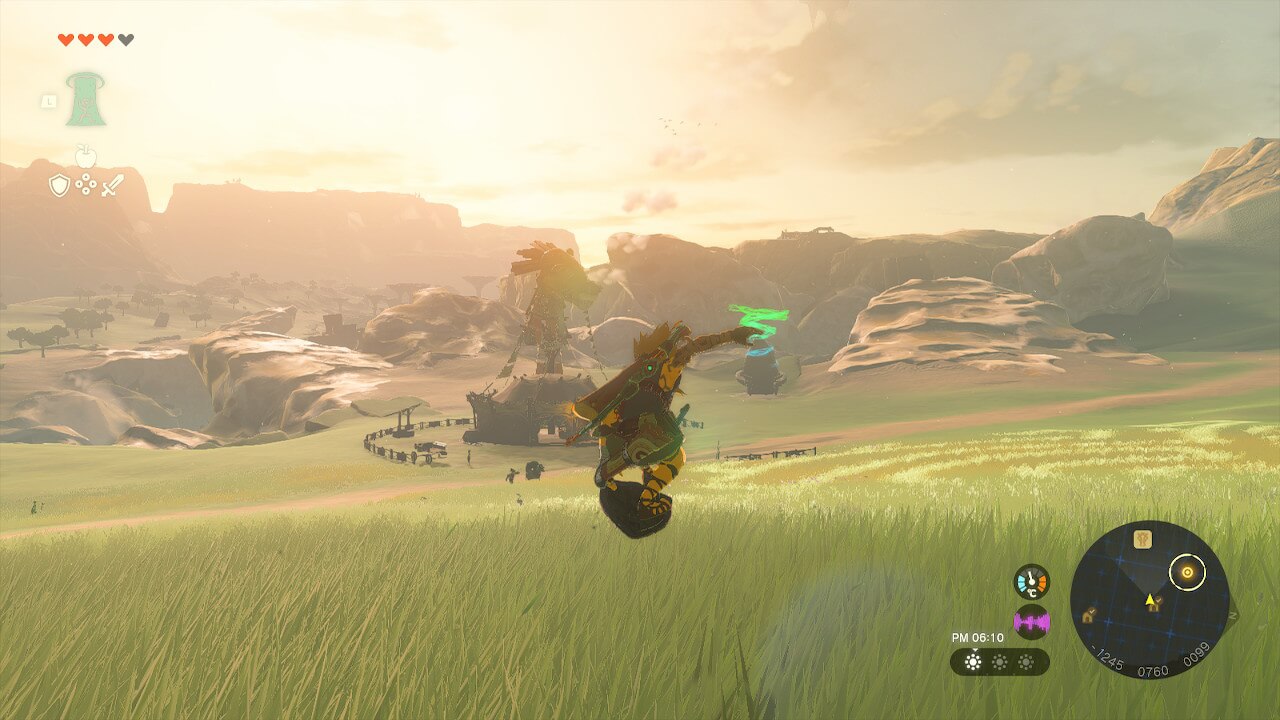Open the circular minimap

pyautogui.click(x=1149, y=600)
